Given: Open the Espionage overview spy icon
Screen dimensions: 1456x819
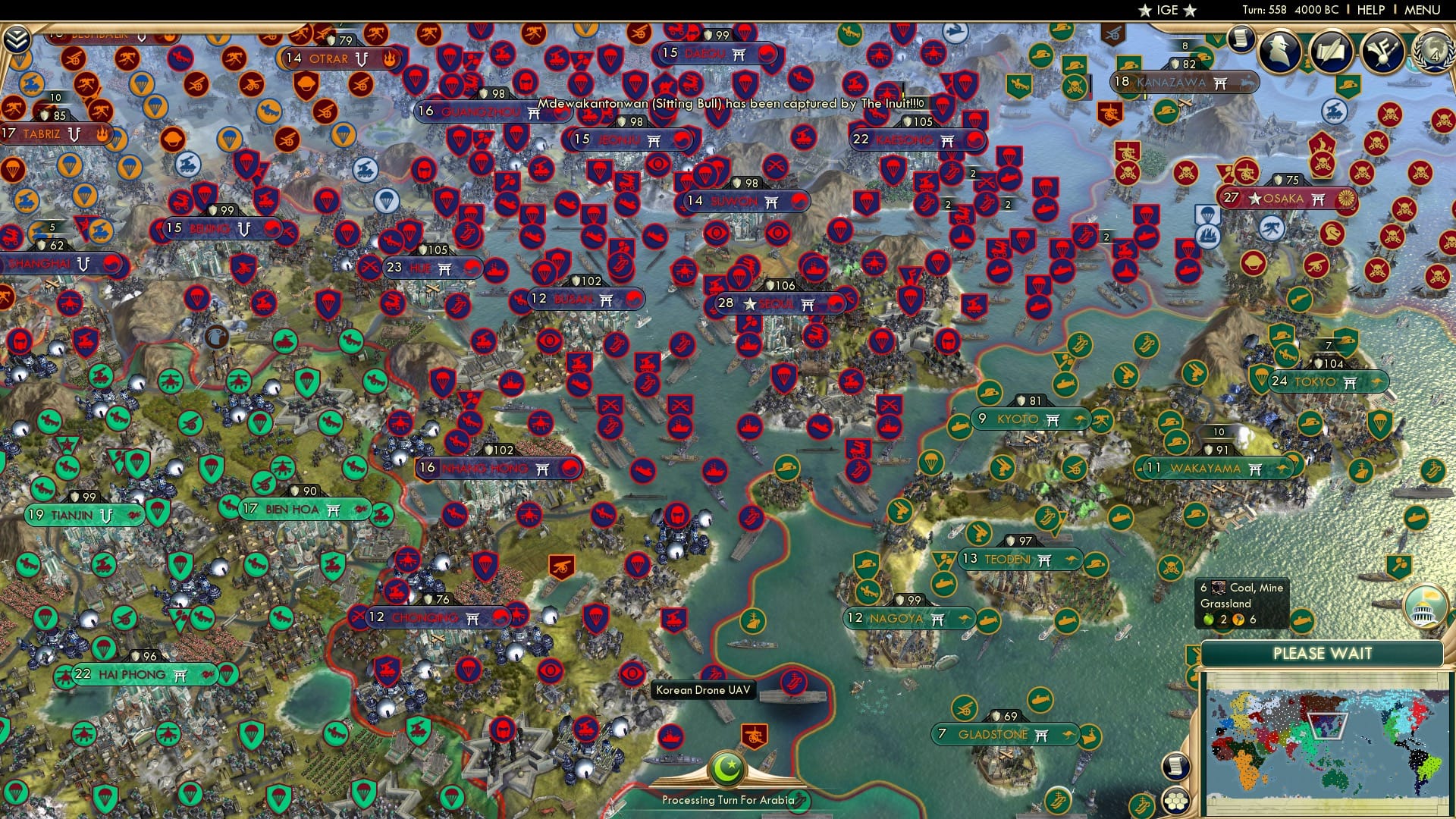Looking at the screenshot, I should 1282,52.
